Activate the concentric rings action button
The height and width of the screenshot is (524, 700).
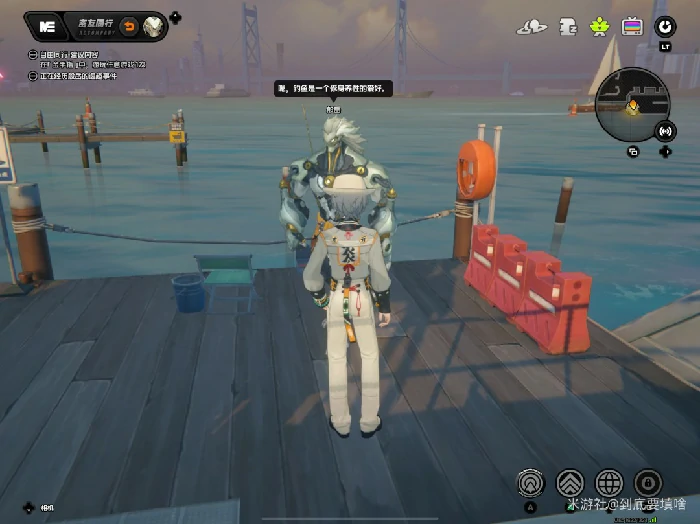(x=531, y=483)
